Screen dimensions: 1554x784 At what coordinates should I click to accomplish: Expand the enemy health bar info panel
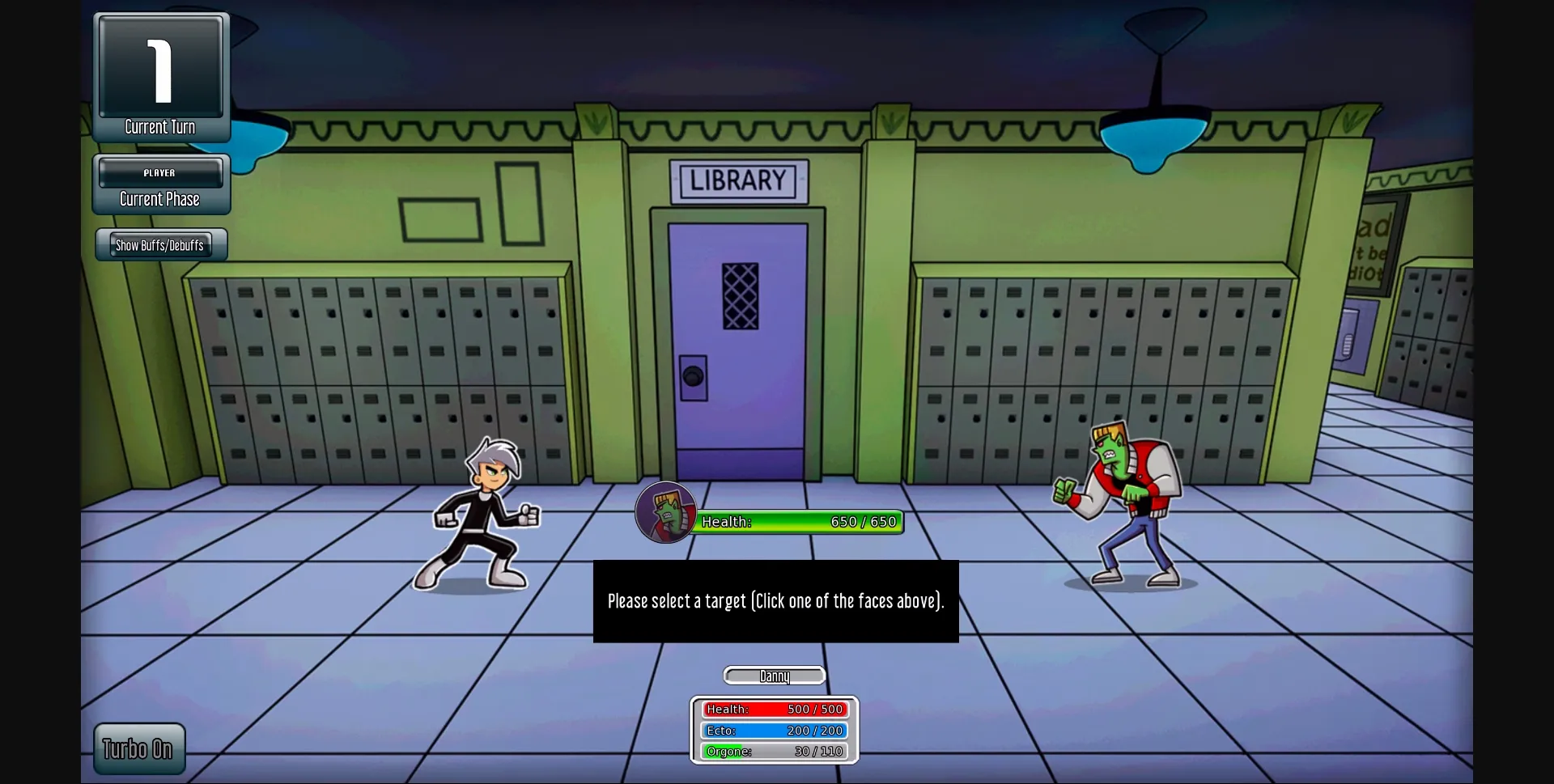point(799,522)
